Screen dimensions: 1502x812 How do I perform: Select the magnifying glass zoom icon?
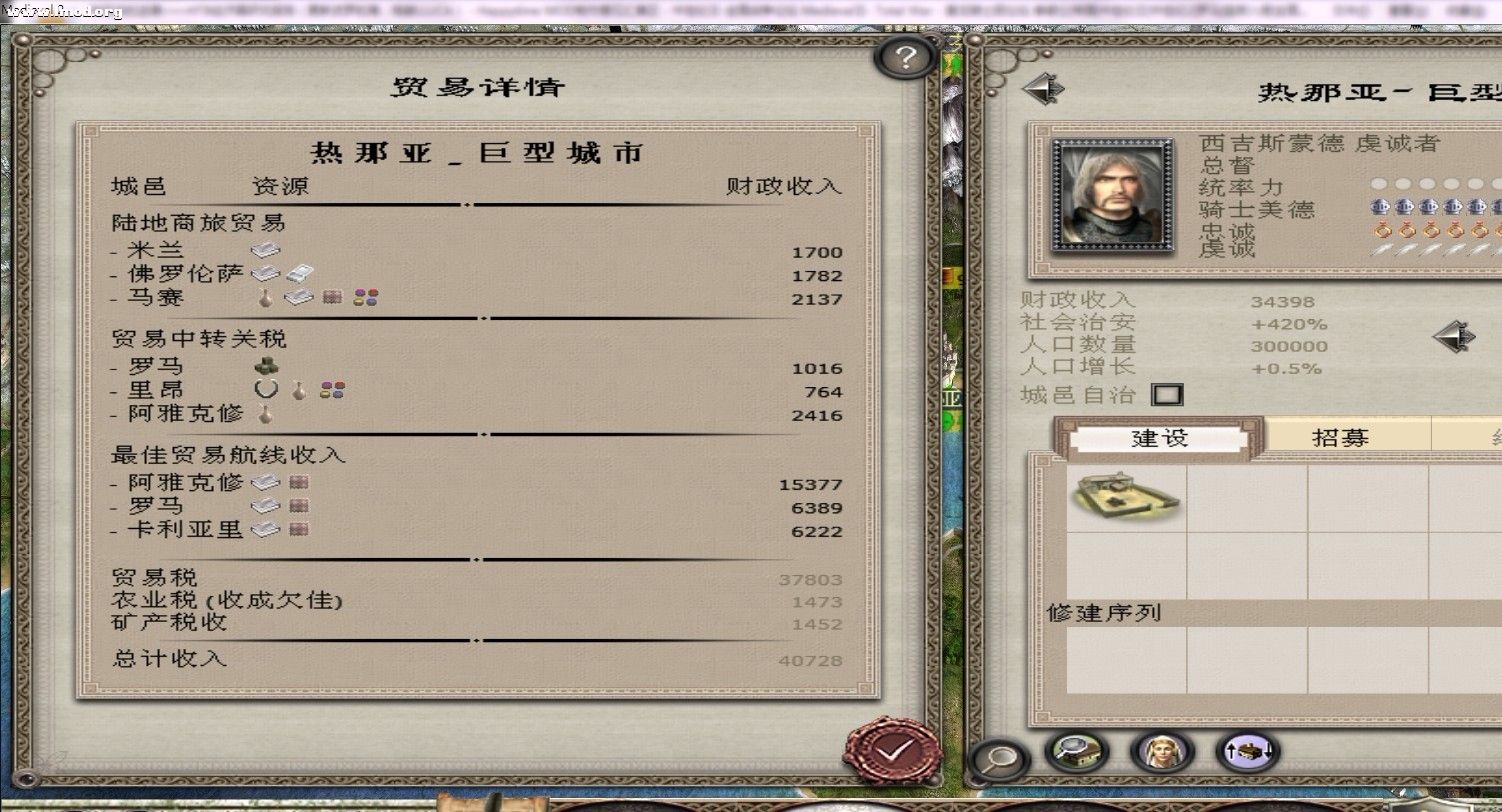click(x=998, y=758)
